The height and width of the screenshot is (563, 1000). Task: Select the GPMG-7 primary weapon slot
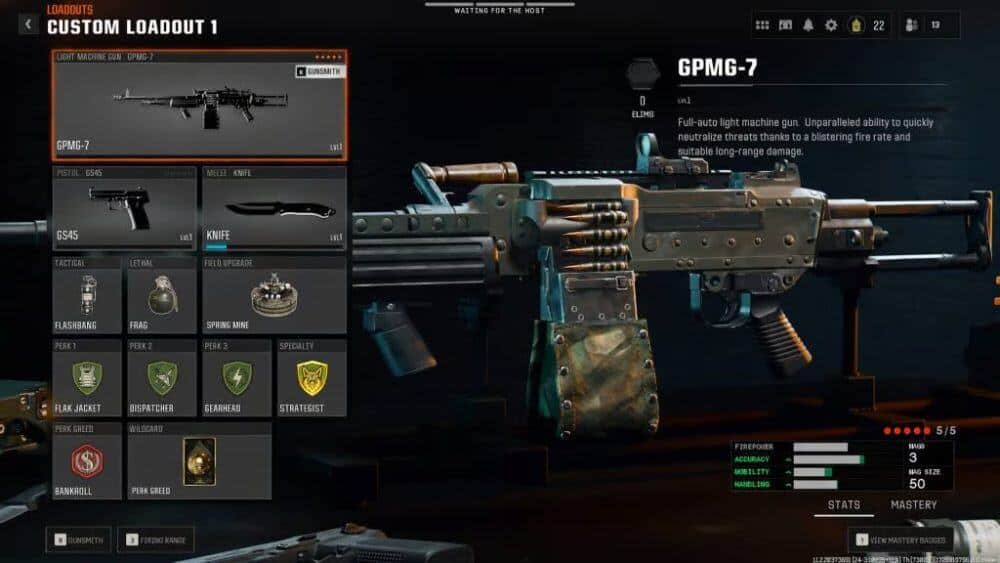click(x=200, y=105)
